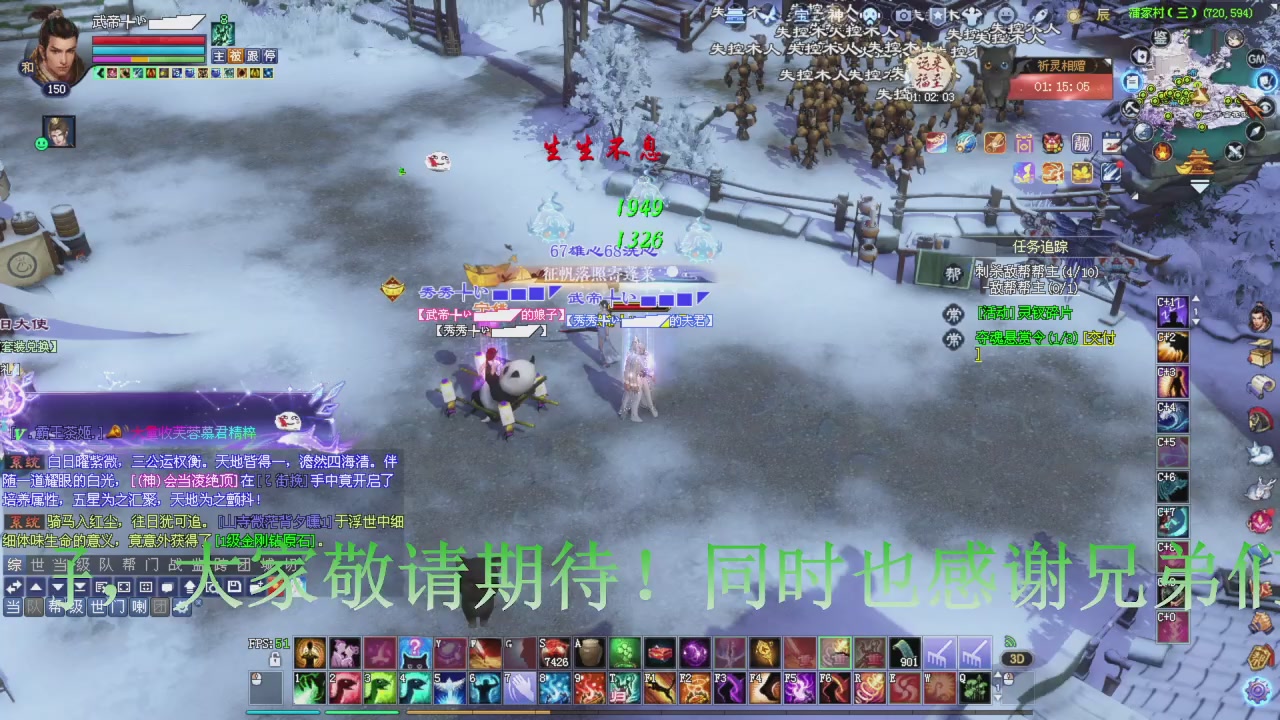The image size is (1280, 720).
Task: Use the golden lotus activity icon
Action: click(x=1082, y=174)
